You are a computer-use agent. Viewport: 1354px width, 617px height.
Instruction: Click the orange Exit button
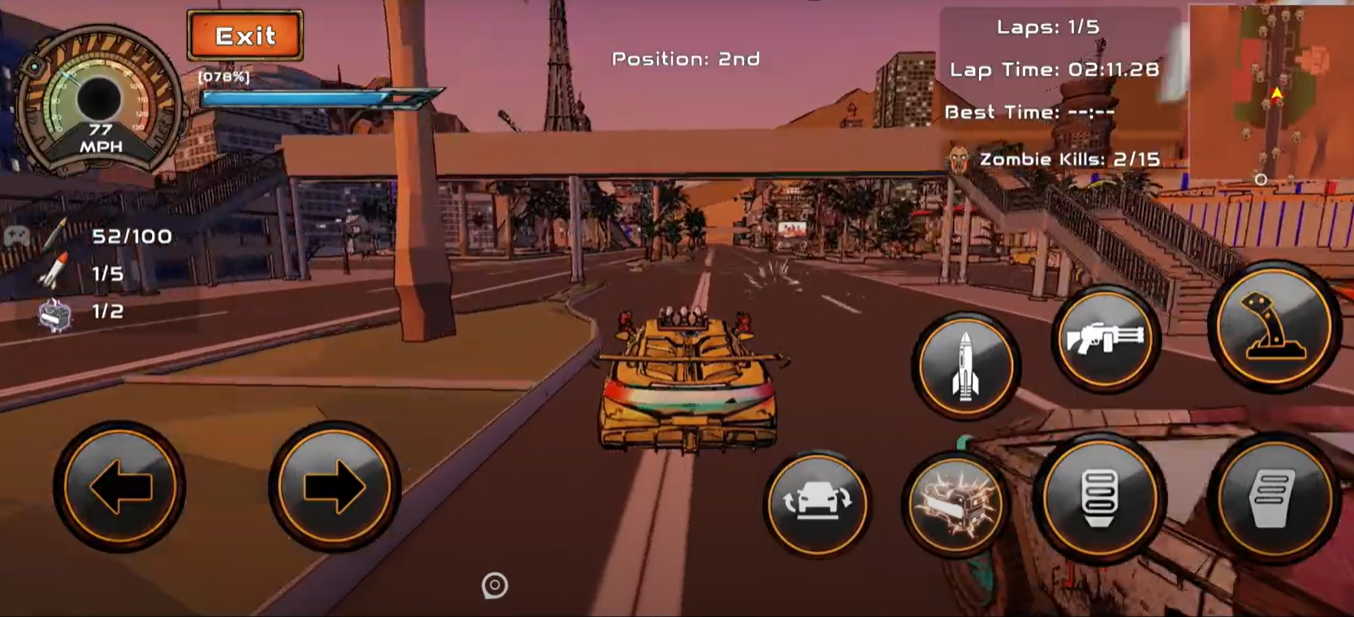245,36
